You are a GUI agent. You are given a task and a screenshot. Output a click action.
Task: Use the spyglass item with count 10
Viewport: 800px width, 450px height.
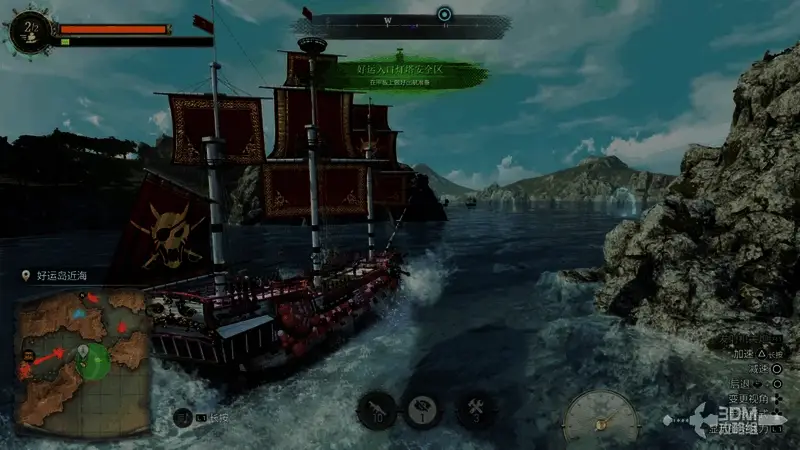[377, 410]
